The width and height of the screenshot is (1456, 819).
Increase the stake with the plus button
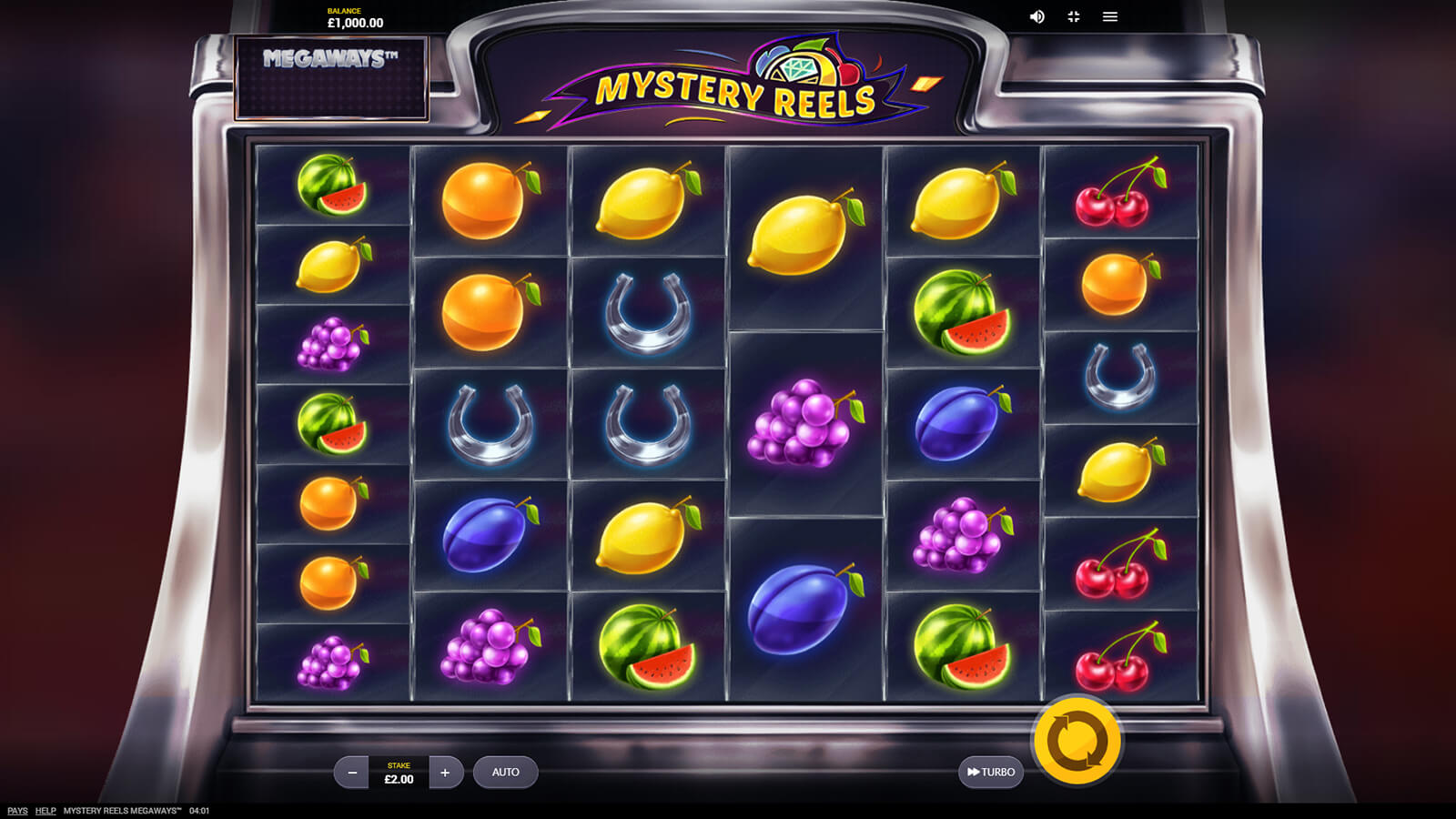coord(445,773)
